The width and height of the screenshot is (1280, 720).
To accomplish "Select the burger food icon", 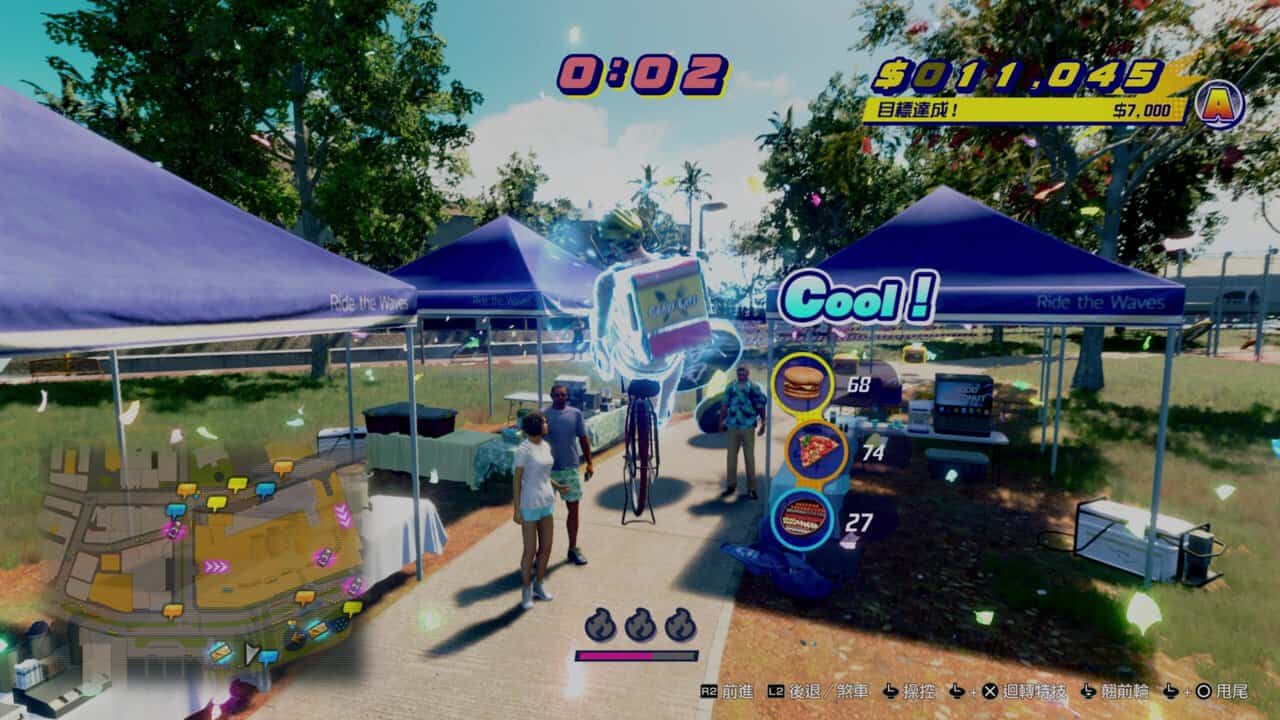I will (802, 382).
